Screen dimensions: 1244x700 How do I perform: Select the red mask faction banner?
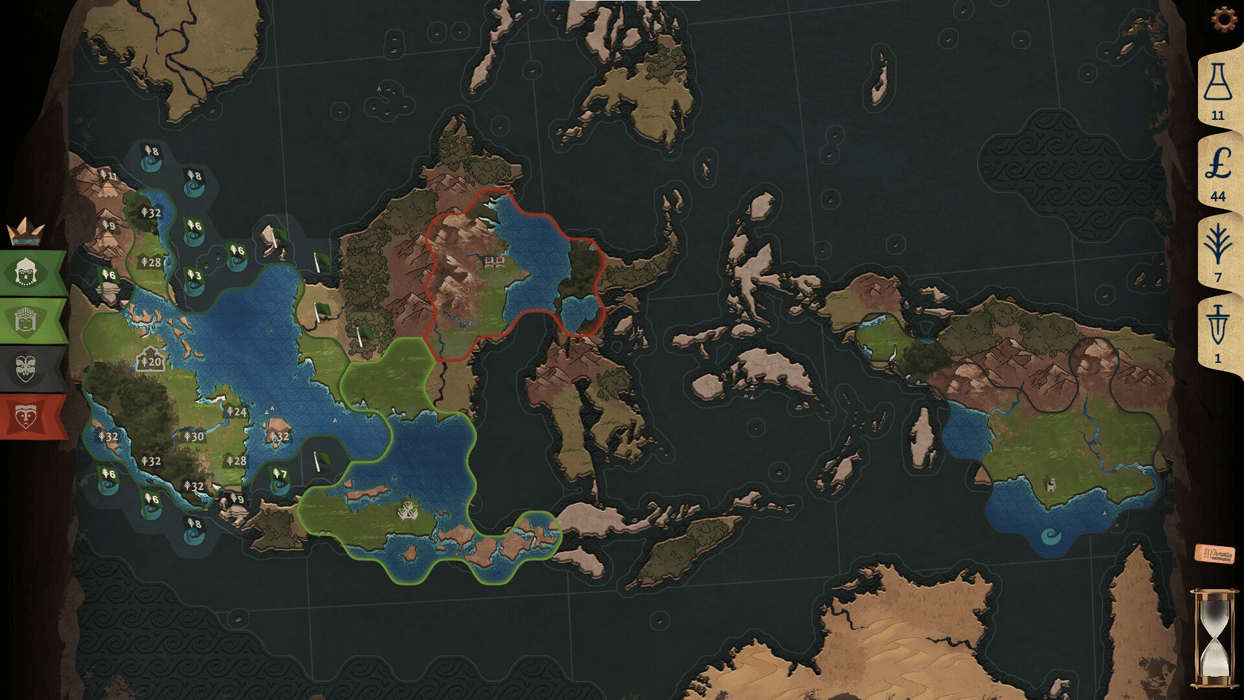[x=28, y=416]
